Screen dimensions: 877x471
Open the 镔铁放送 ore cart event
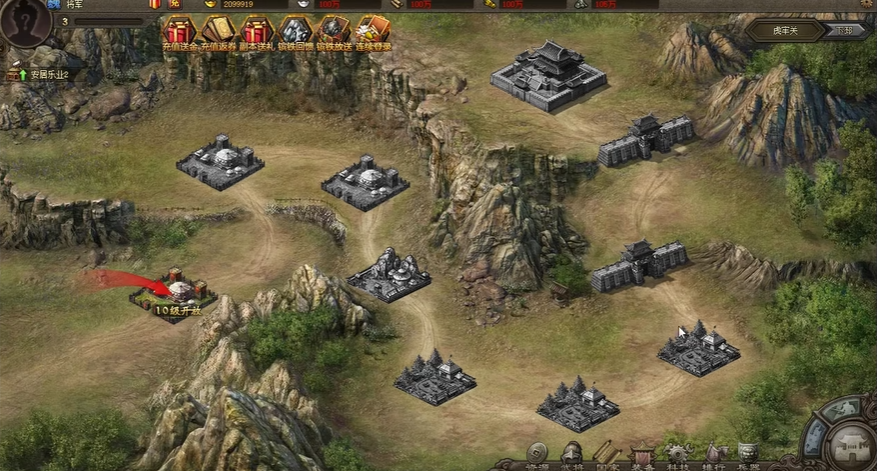(x=333, y=32)
